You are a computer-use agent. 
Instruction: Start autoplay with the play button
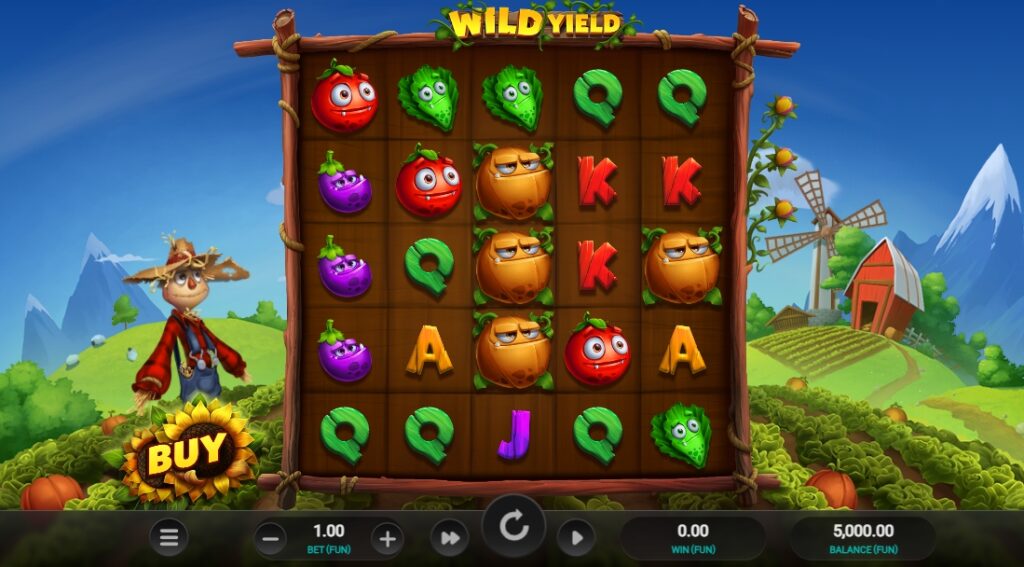point(576,538)
